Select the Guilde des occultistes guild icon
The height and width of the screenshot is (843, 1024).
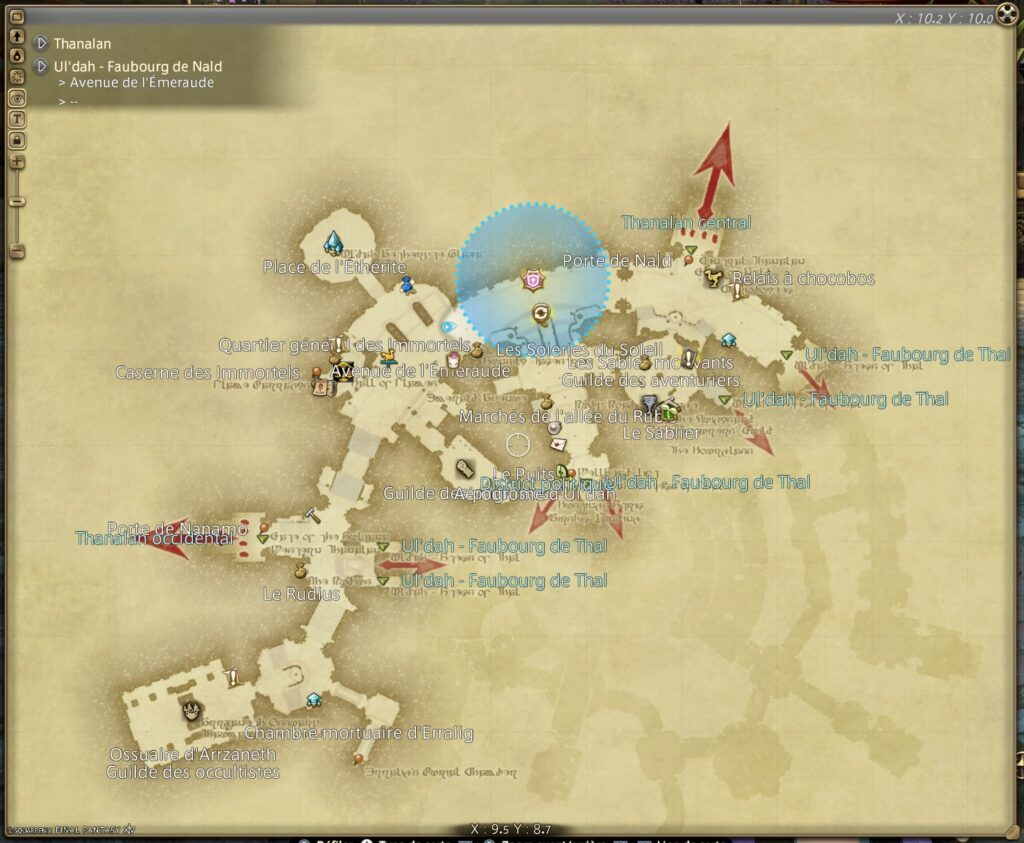coord(191,711)
